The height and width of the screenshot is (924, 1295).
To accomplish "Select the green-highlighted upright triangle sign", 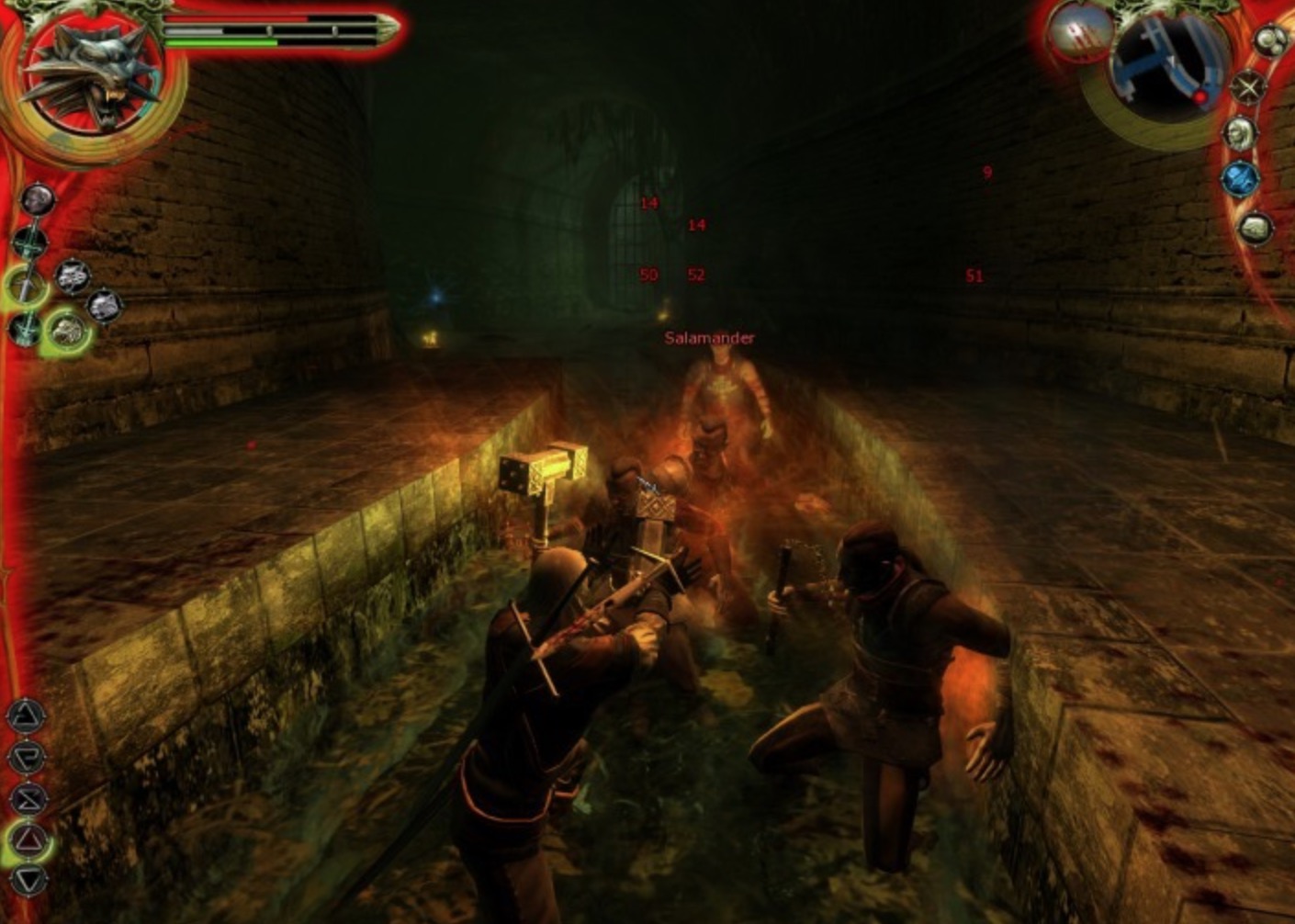I will (x=29, y=839).
